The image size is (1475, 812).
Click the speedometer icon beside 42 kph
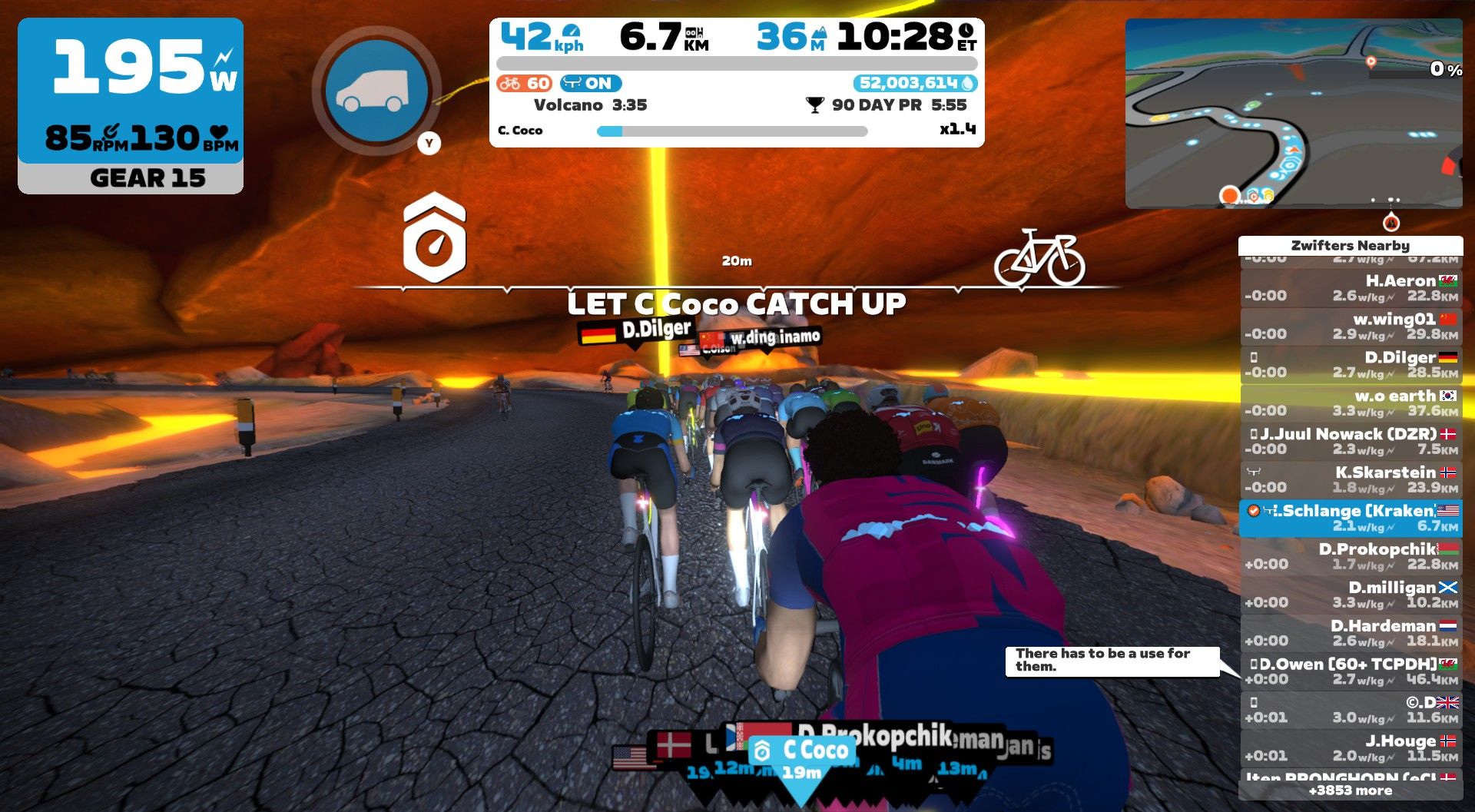click(572, 31)
